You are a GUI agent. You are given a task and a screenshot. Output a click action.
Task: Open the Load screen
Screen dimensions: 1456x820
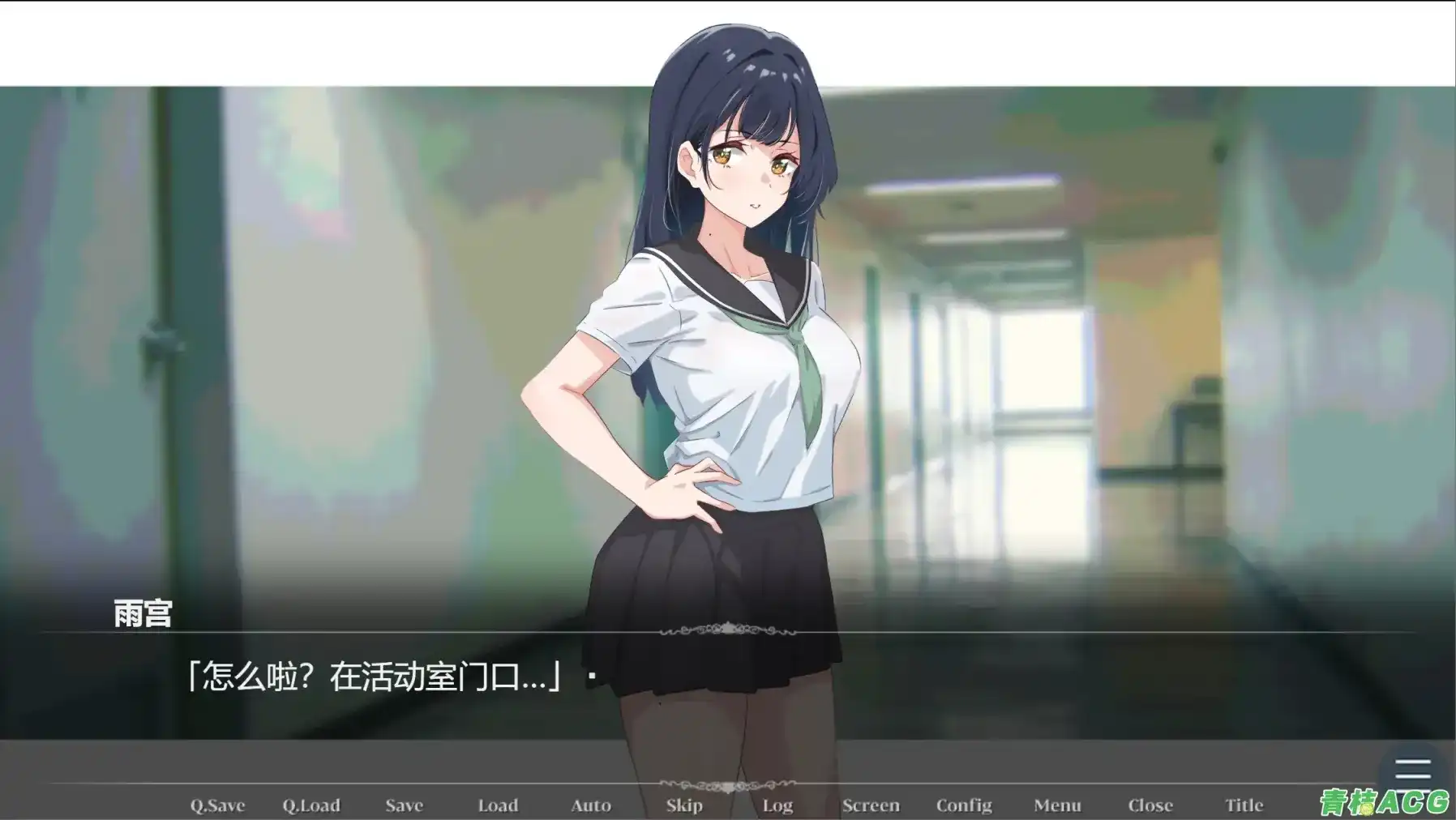coord(498,805)
